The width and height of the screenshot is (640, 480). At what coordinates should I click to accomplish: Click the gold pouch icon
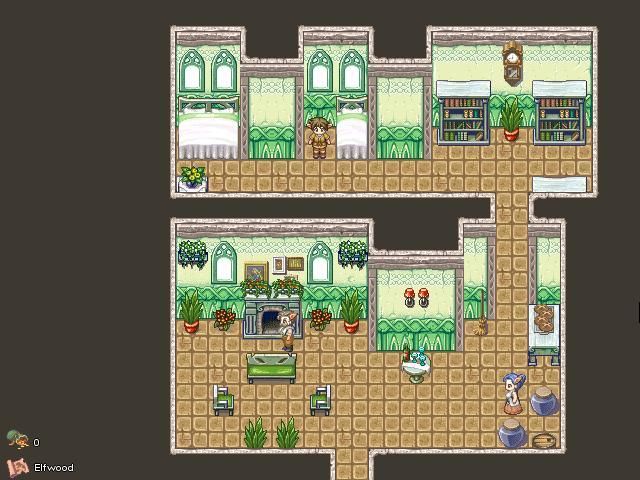(x=16, y=440)
